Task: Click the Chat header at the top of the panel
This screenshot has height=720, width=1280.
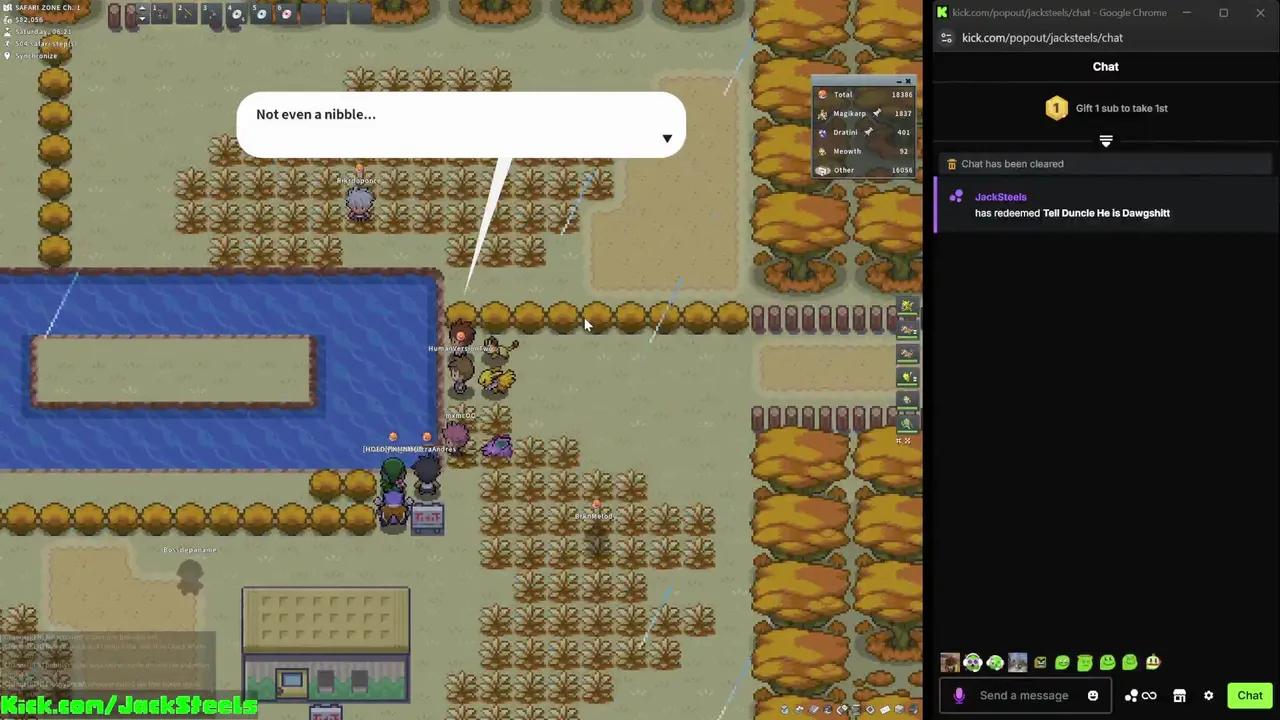Action: tap(1105, 66)
